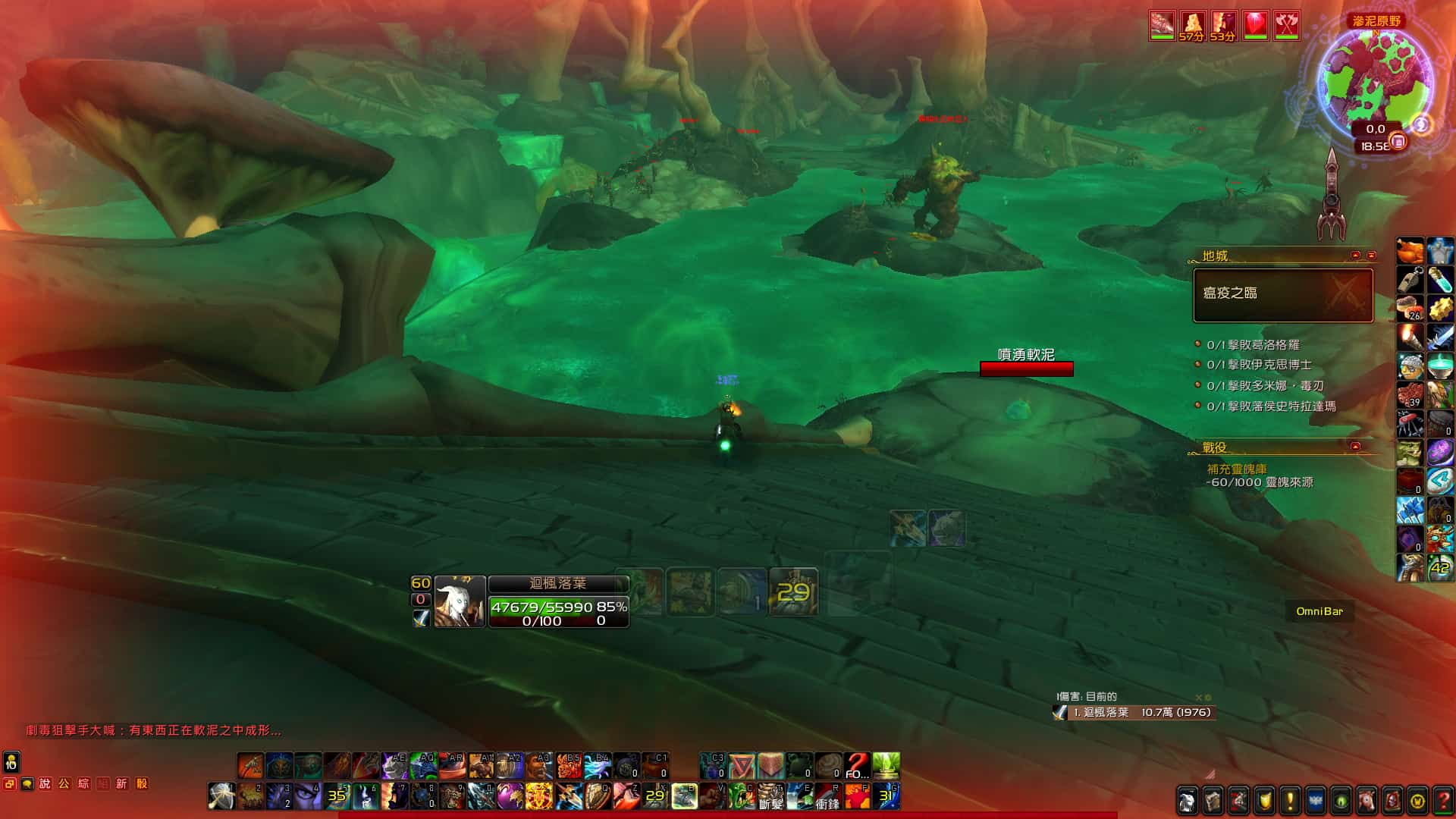Click the 迴楓落葉 player unit frame portrait
This screenshot has height=819, width=1456.
pos(460,602)
